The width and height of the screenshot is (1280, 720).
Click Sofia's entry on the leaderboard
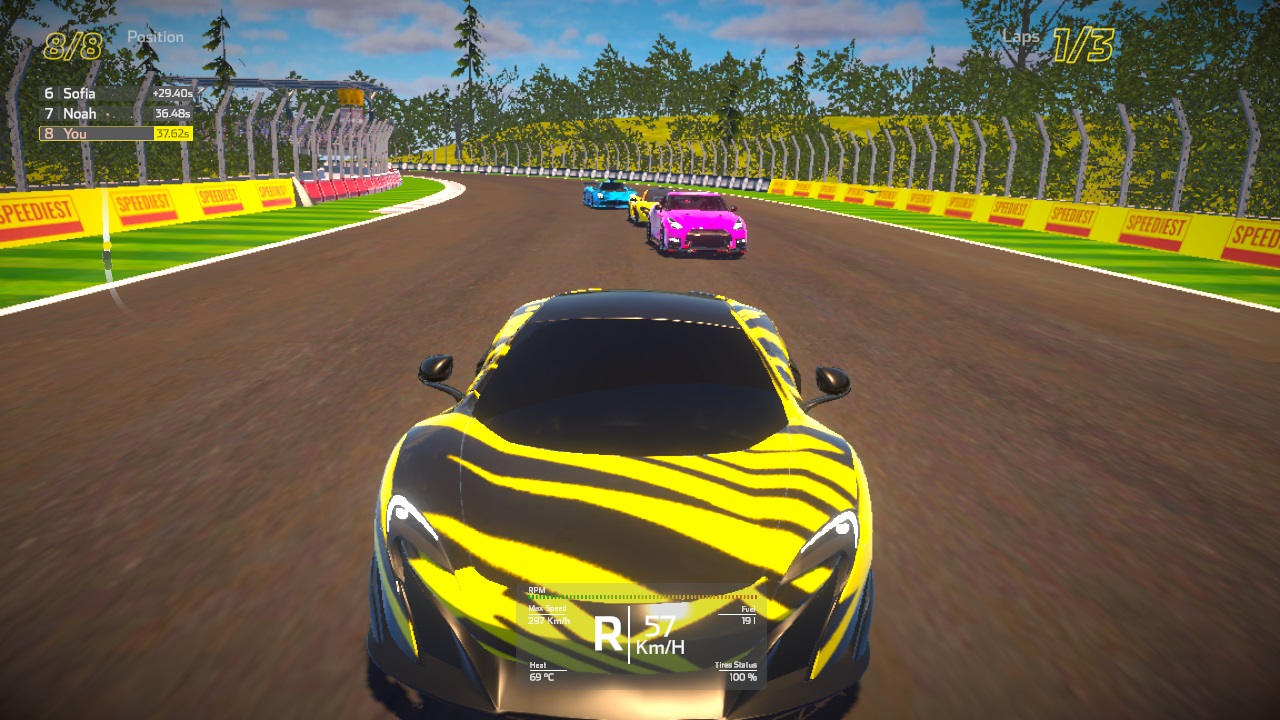pyautogui.click(x=79, y=92)
